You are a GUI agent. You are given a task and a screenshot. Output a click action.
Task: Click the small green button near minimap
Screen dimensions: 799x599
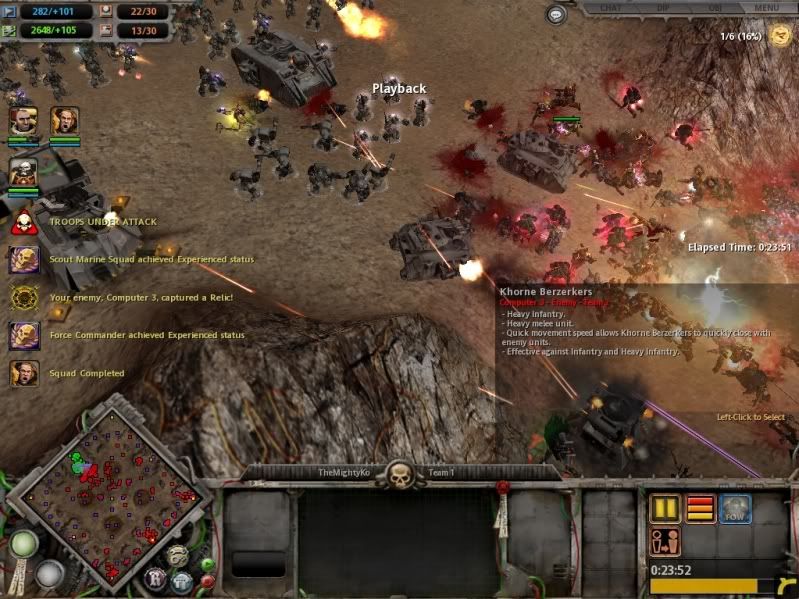(x=207, y=565)
